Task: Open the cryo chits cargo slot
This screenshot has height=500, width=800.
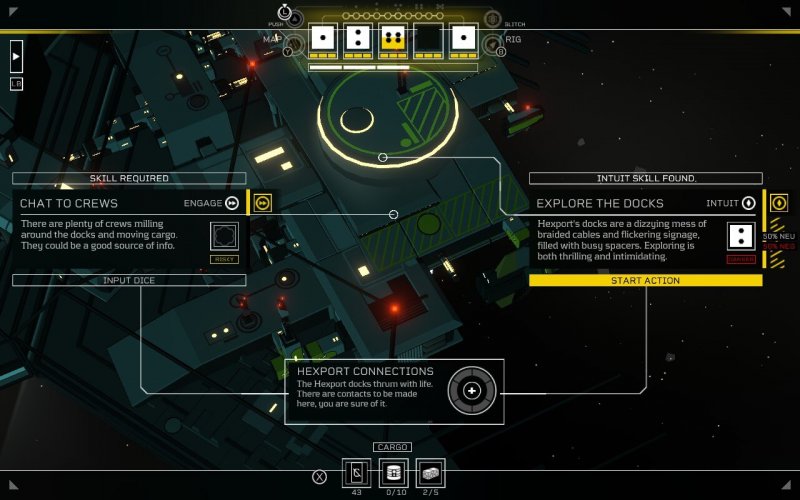Action: [357, 472]
